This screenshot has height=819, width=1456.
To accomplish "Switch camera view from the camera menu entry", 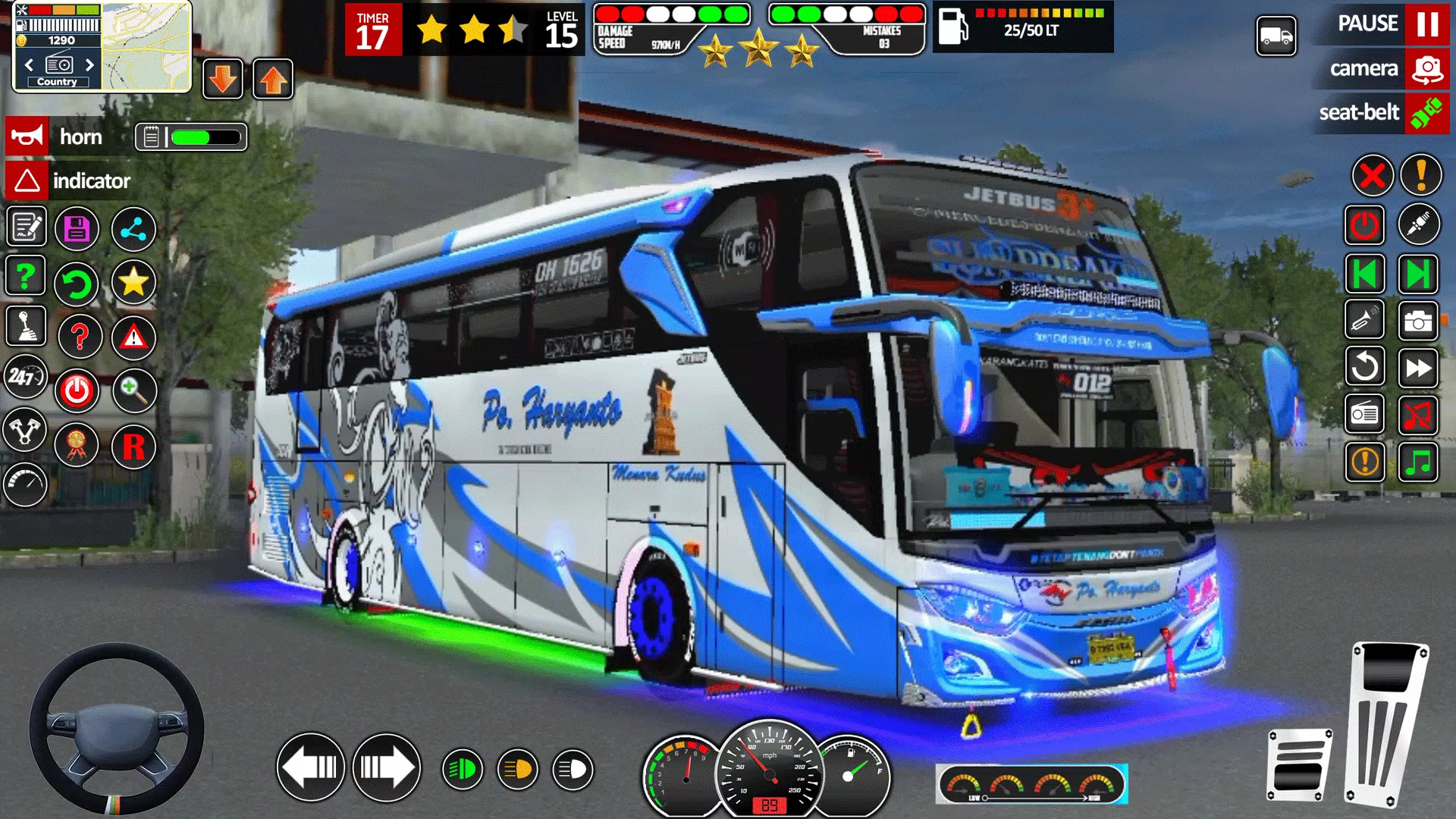I will coord(1364,68).
